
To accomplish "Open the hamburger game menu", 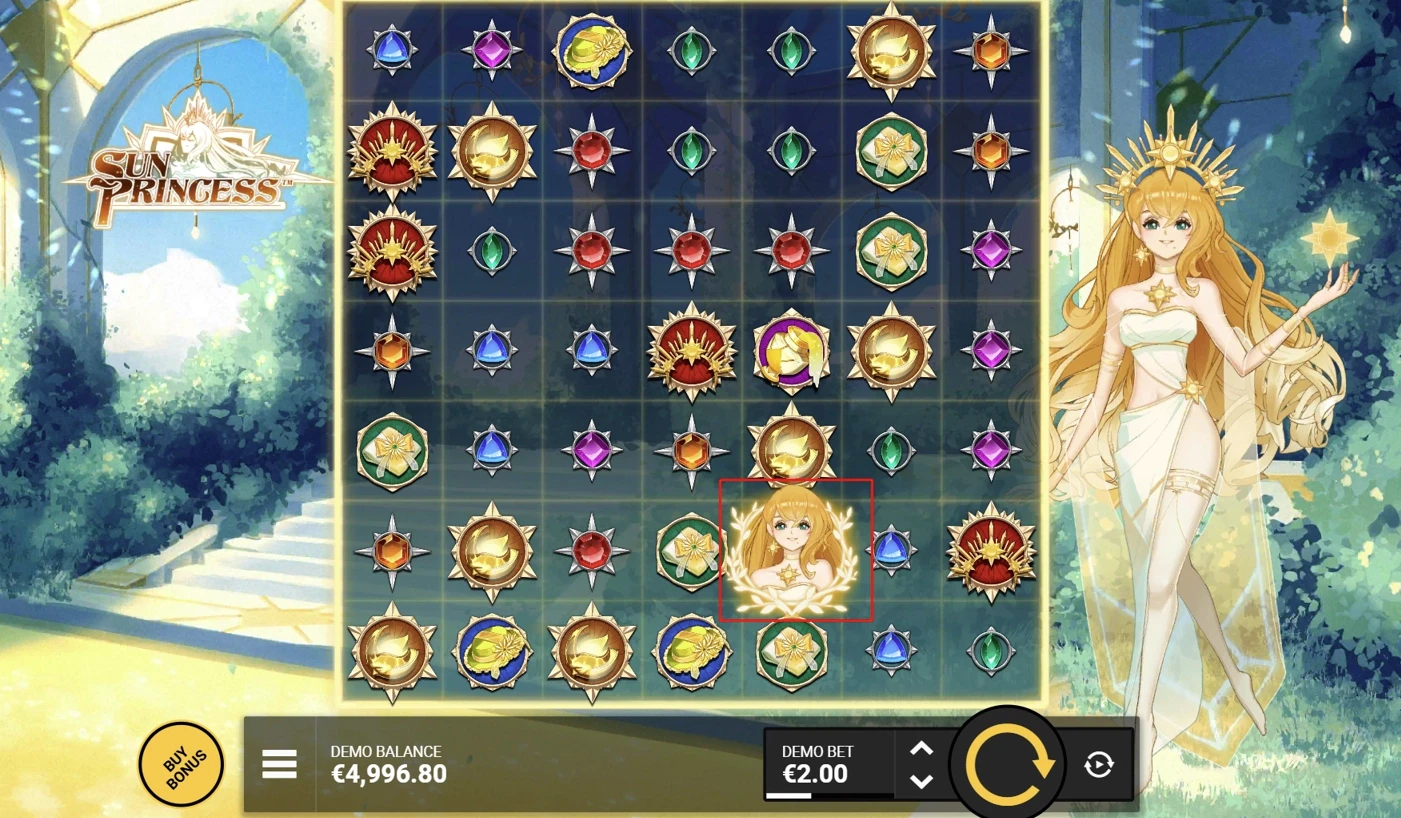I will coord(280,763).
